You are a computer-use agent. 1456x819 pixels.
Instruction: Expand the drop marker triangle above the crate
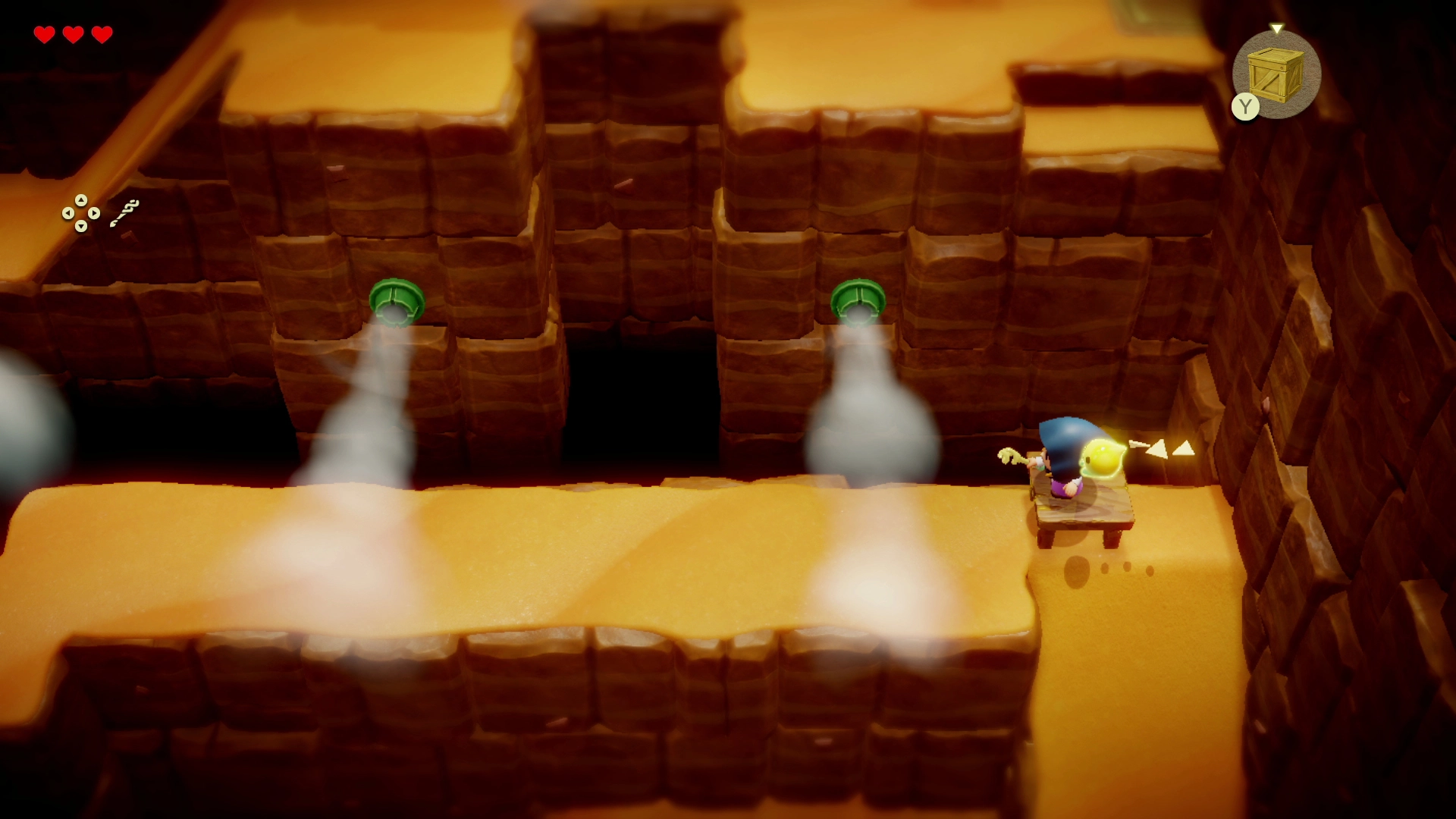(1279, 28)
